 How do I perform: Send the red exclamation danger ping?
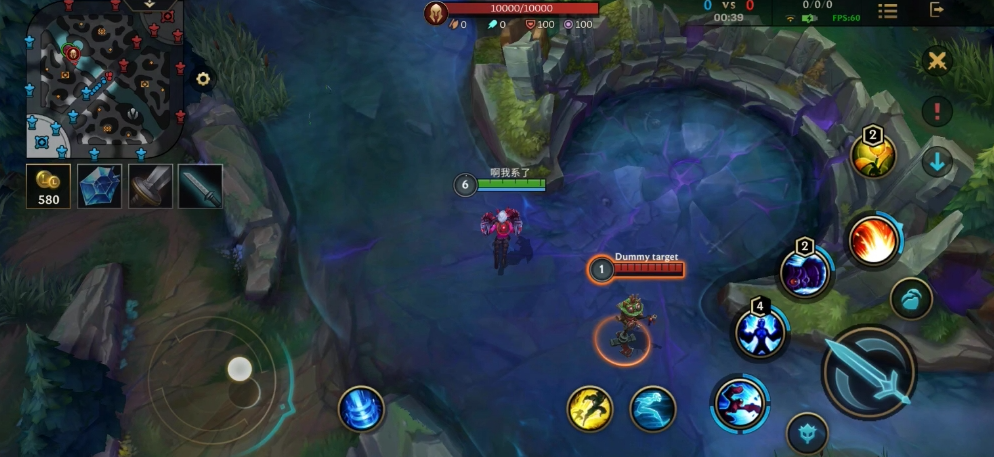(x=937, y=111)
